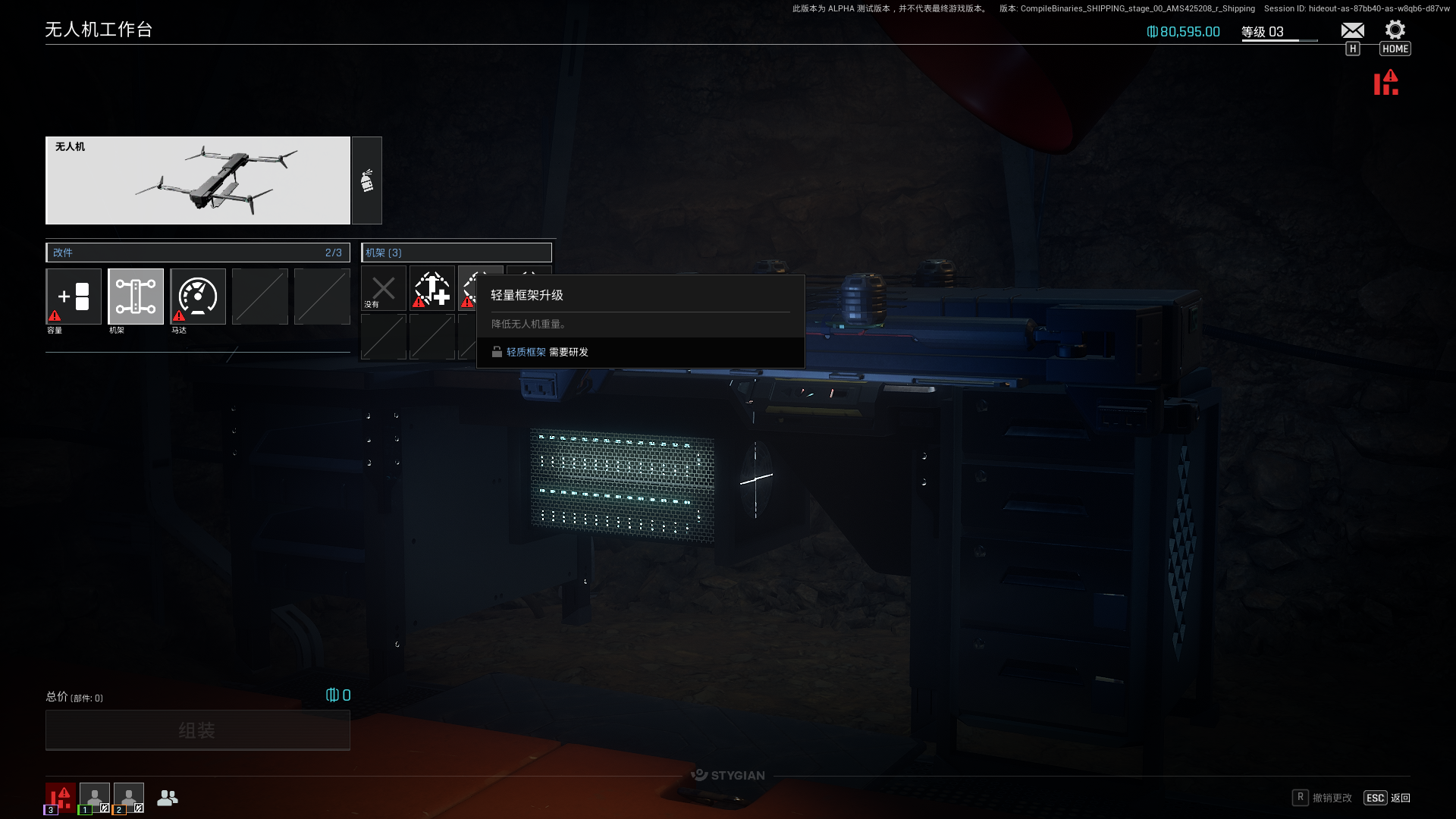Open the squad group icon
Image resolution: width=1456 pixels, height=819 pixels.
[x=168, y=798]
